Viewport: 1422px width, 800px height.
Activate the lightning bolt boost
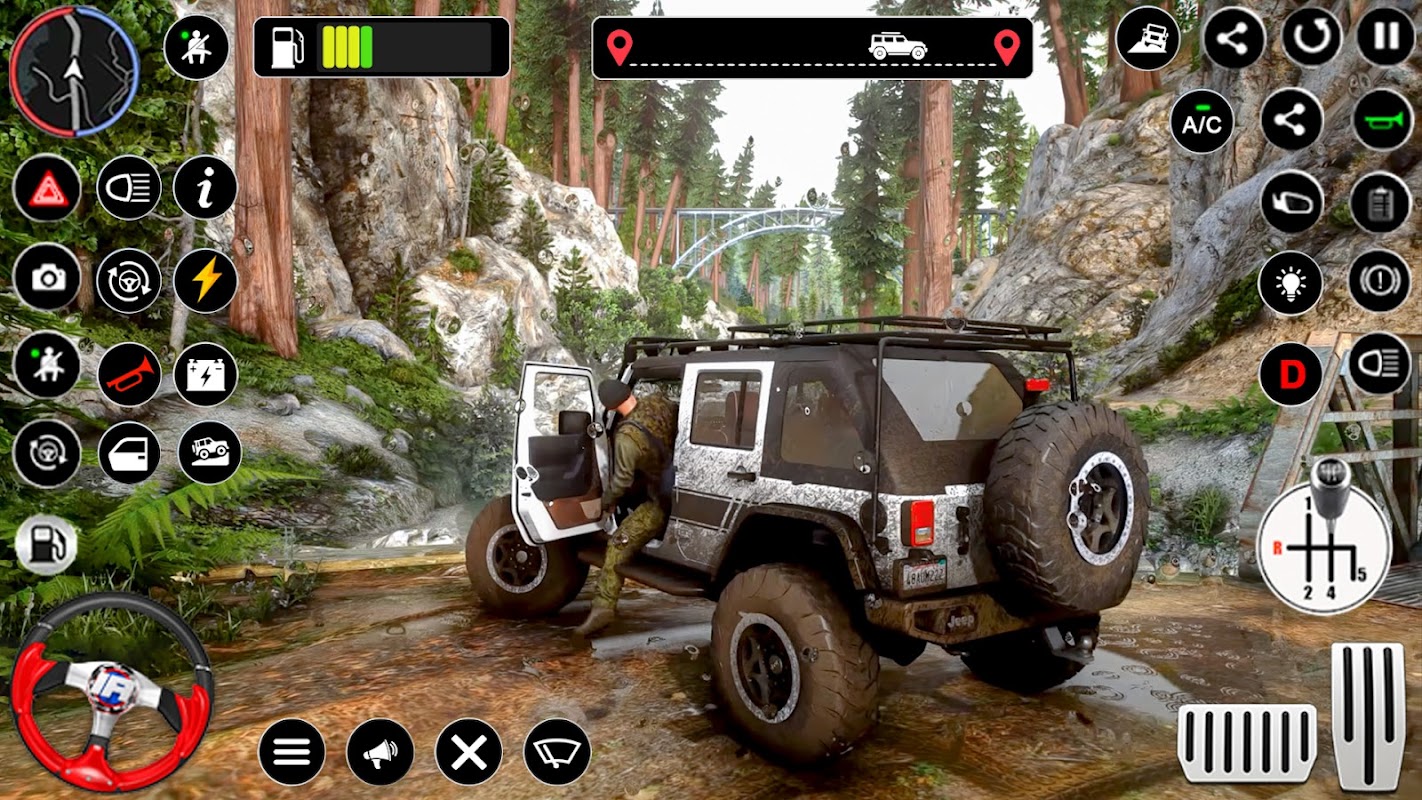pos(205,281)
